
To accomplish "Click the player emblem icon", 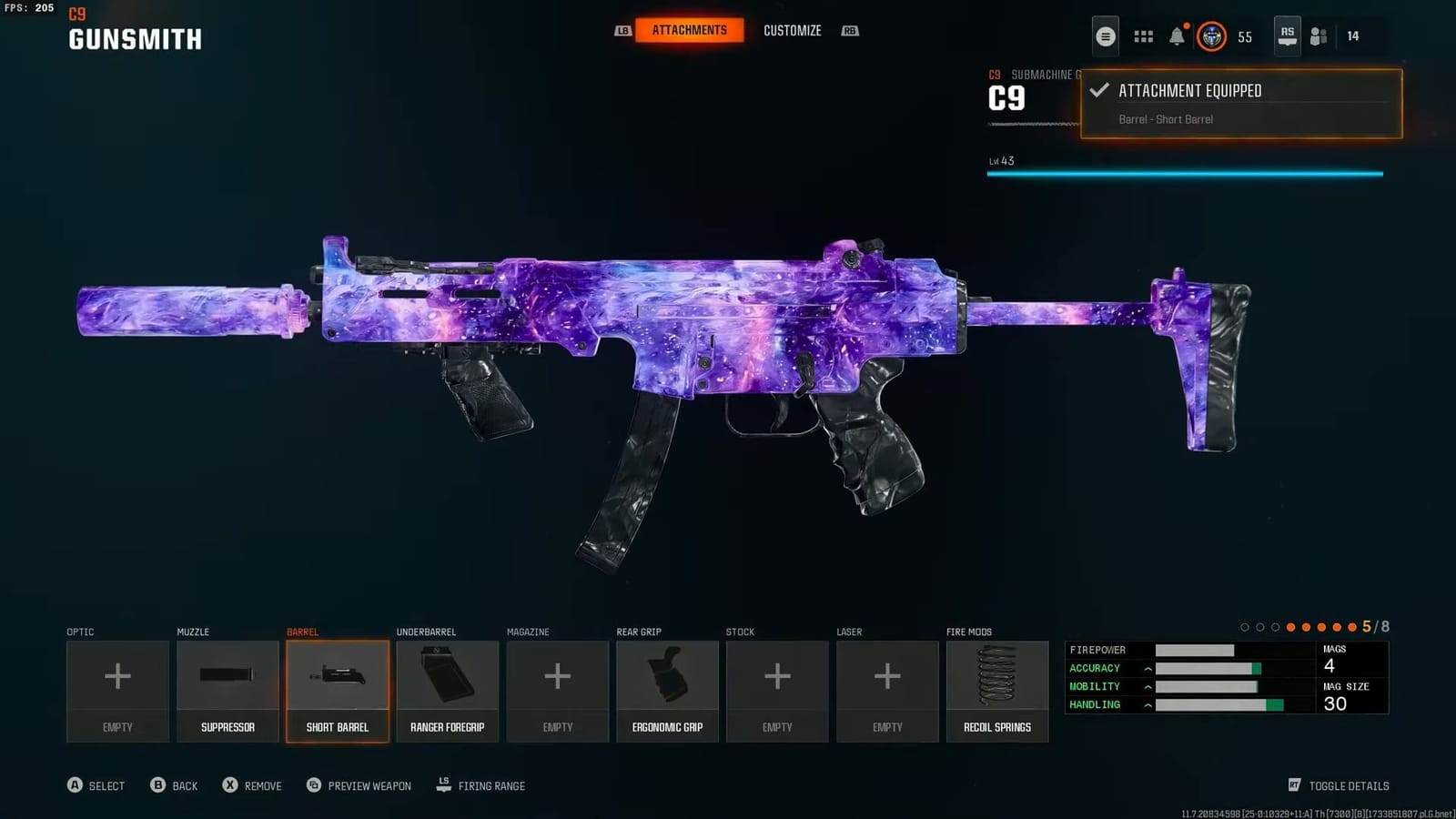I will tap(1210, 37).
